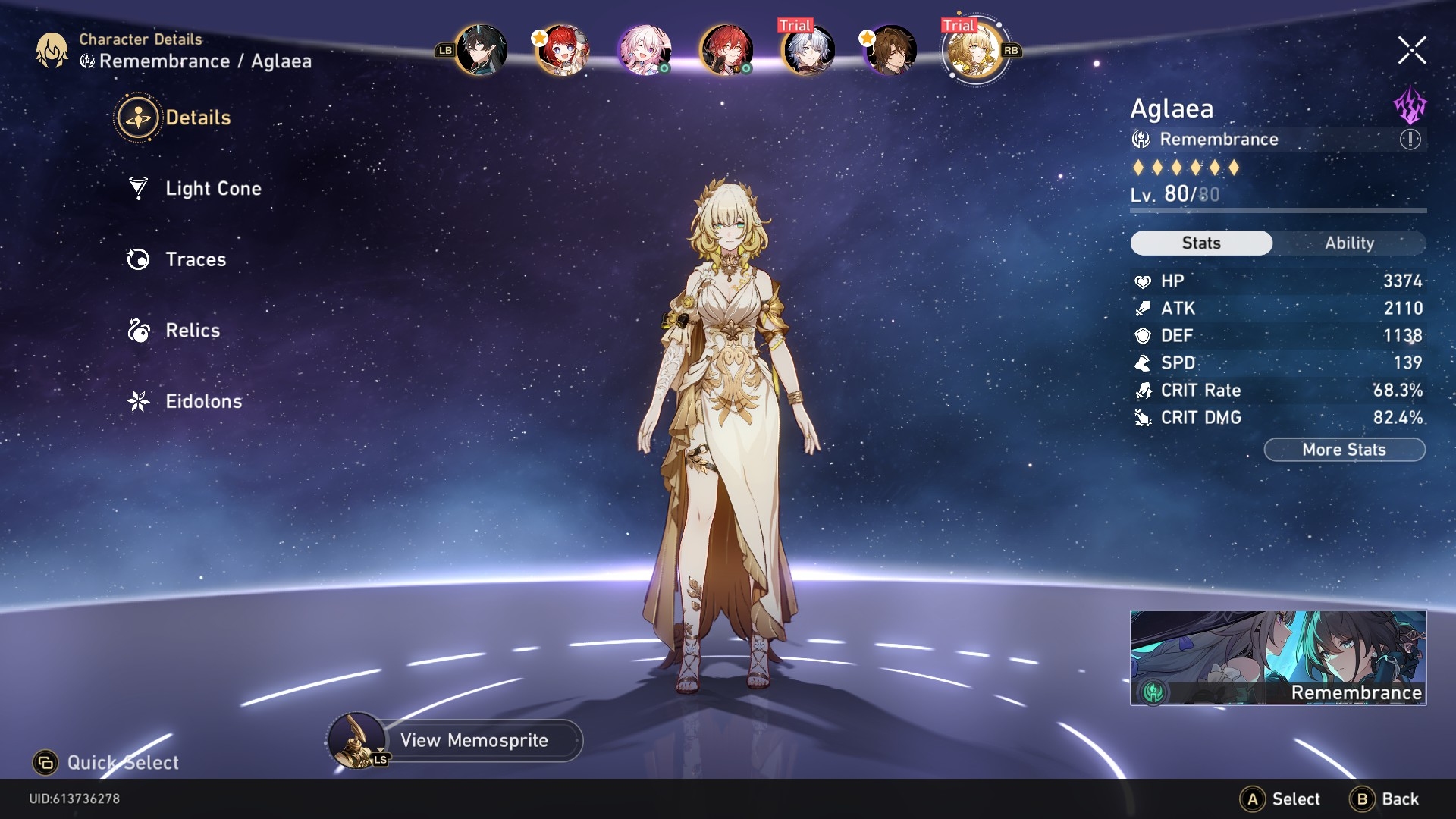Open the Details section
The width and height of the screenshot is (1456, 819).
pos(197,118)
